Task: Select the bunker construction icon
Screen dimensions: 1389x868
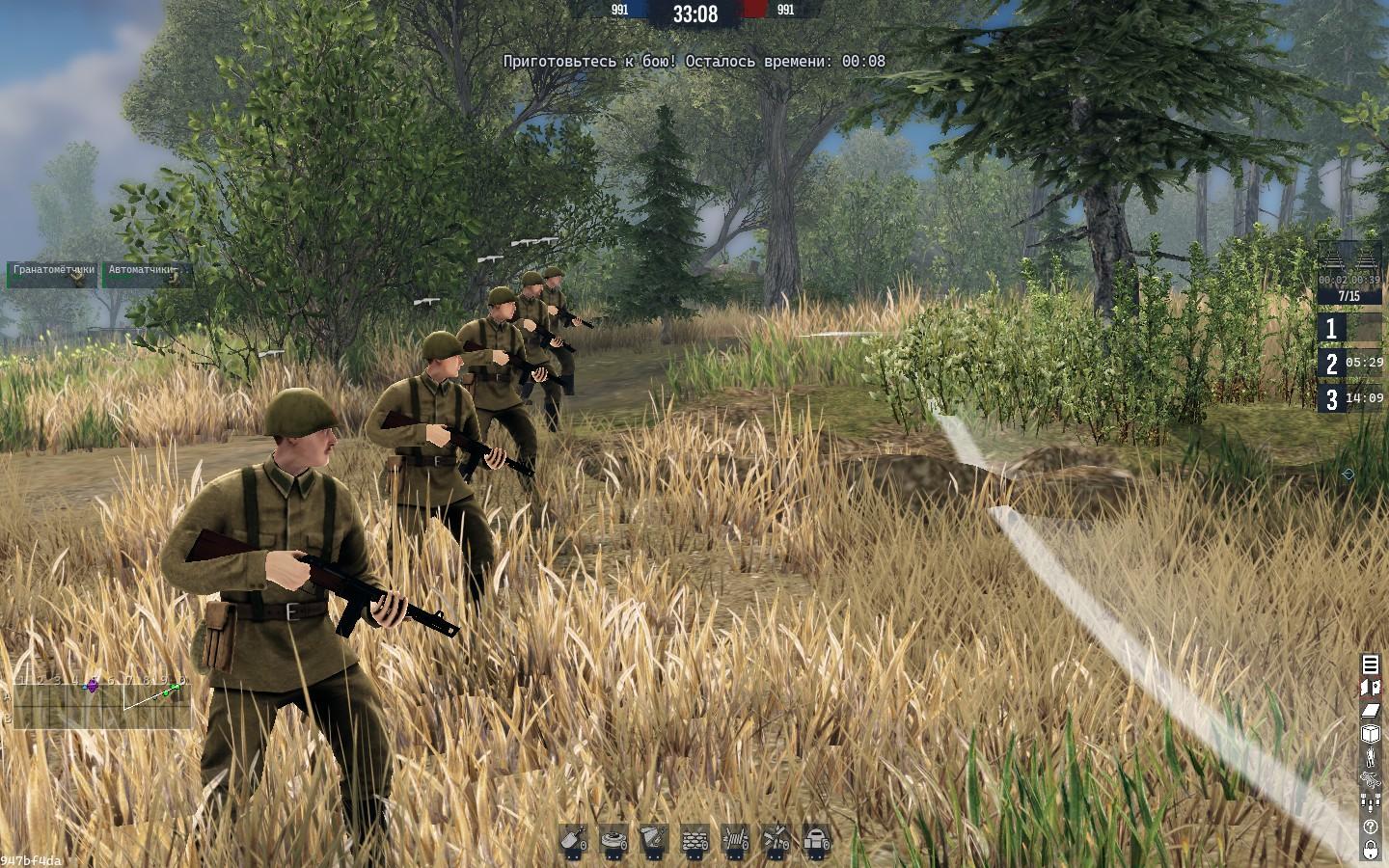Action: tap(816, 839)
